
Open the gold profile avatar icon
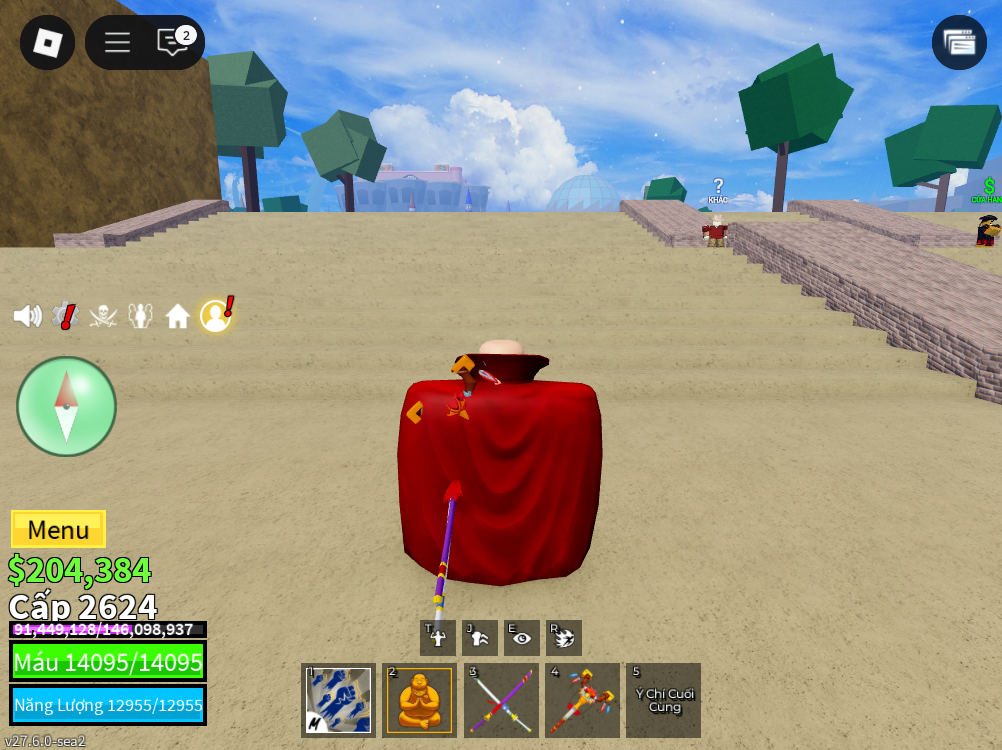click(x=215, y=316)
